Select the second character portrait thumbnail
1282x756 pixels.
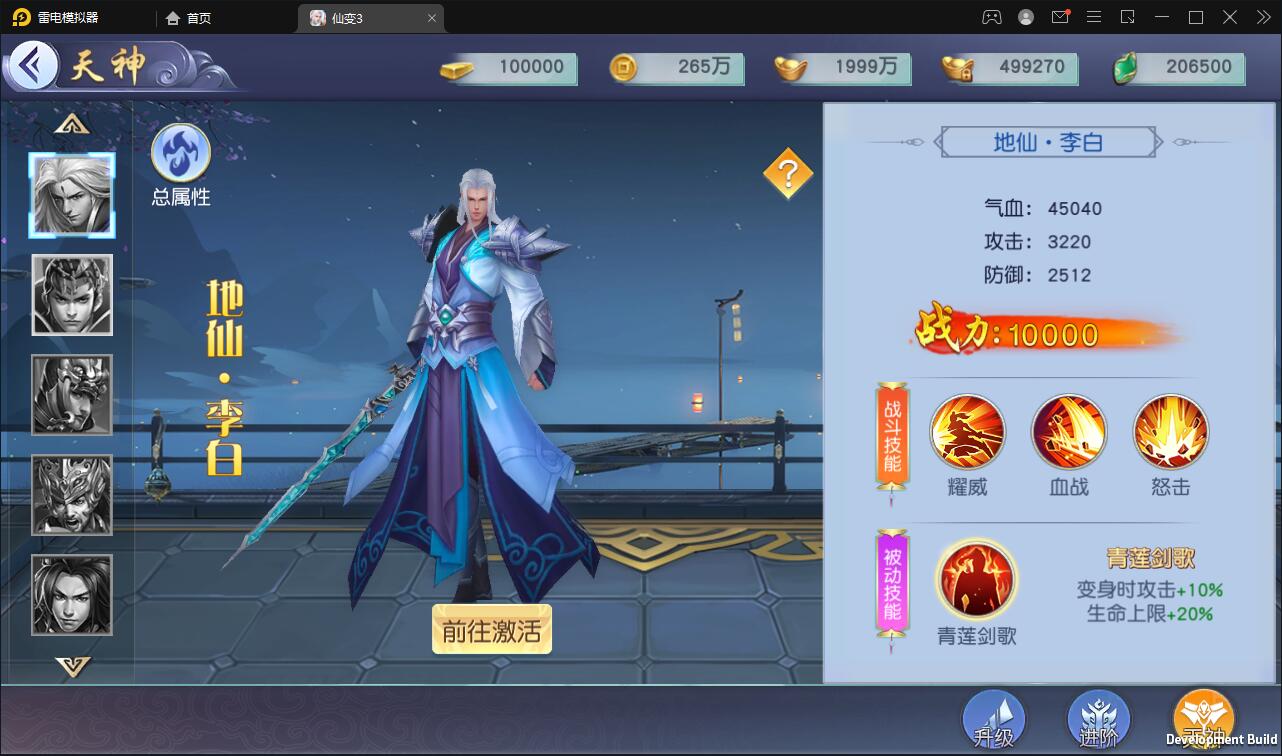pyautogui.click(x=71, y=295)
